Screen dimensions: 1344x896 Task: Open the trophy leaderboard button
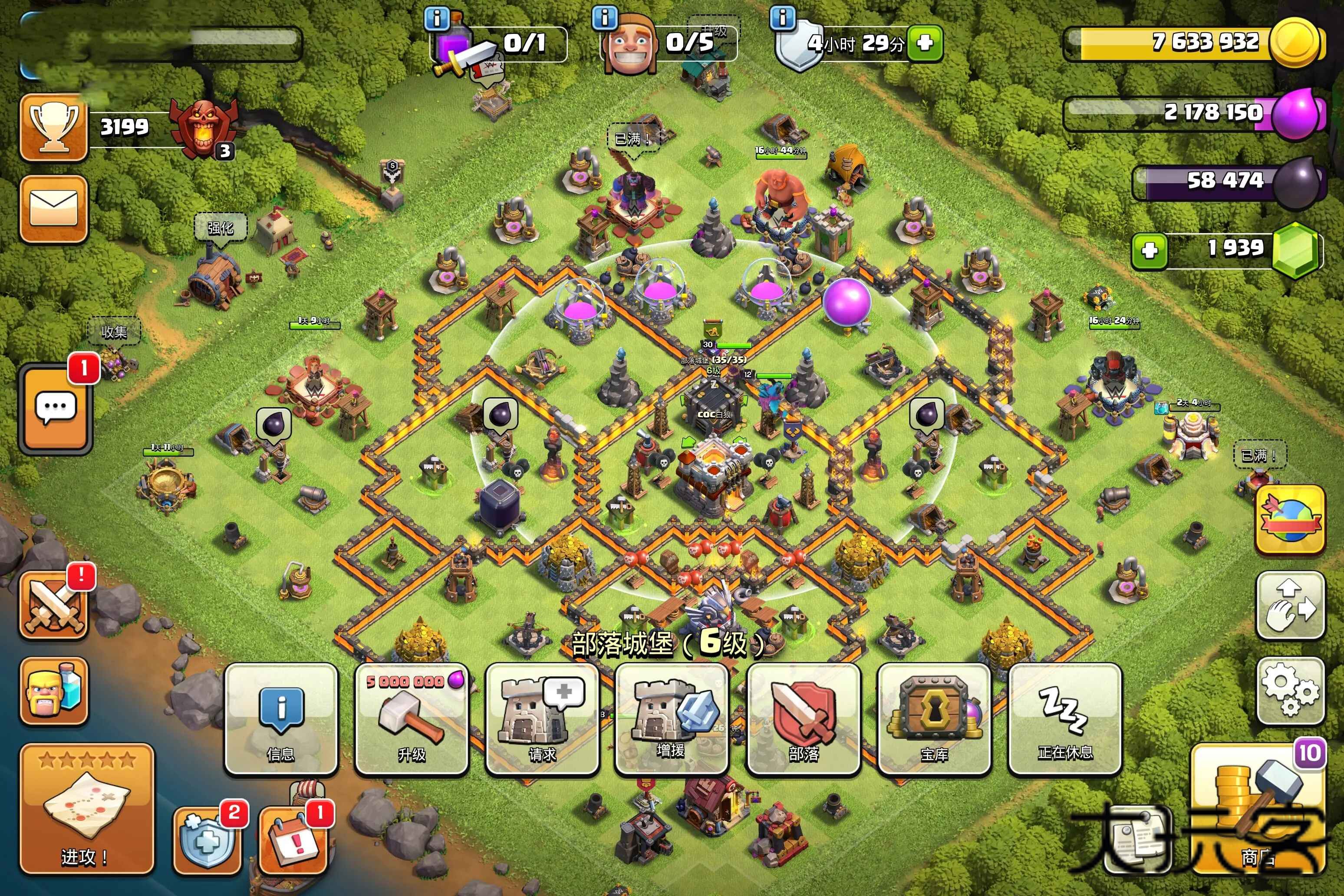[54, 127]
